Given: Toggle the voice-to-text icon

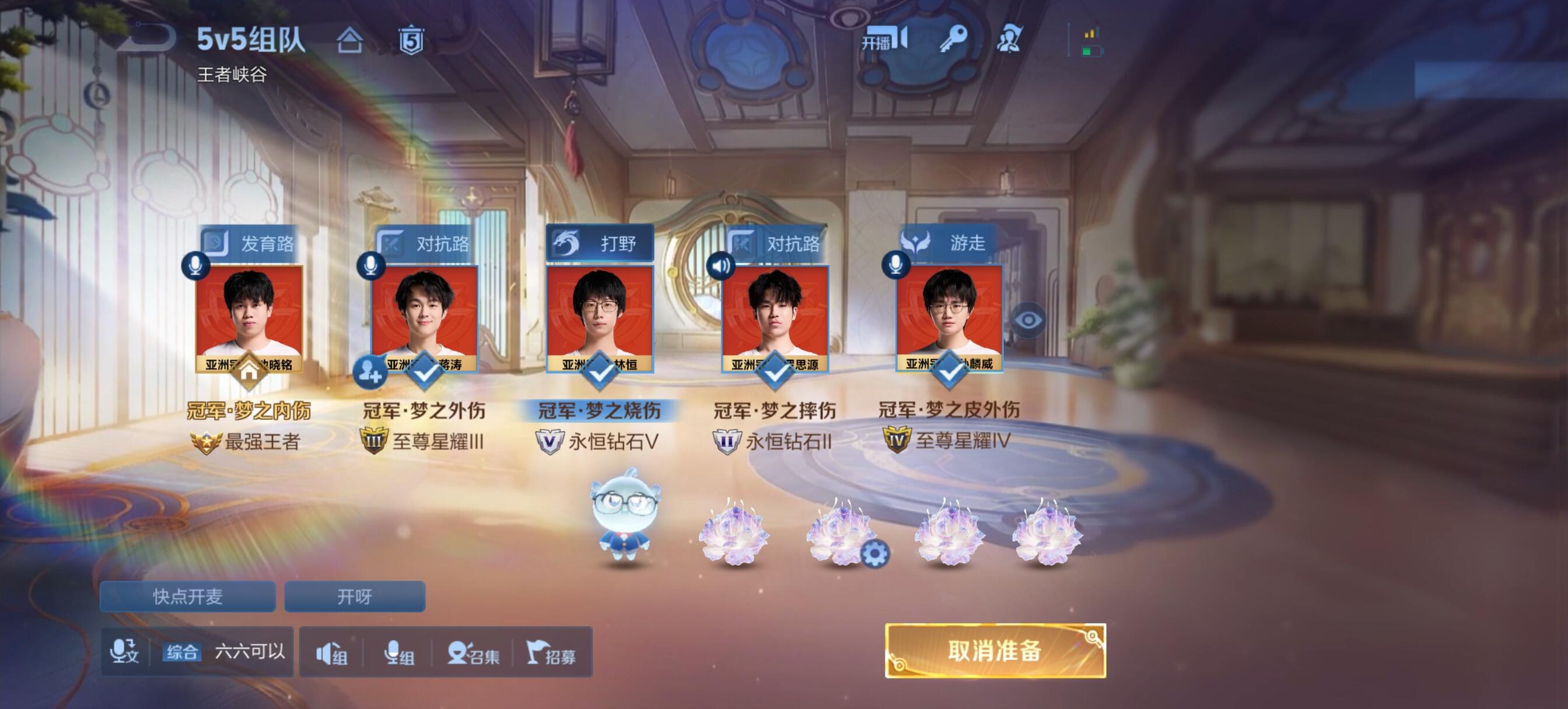Looking at the screenshot, I should [x=124, y=652].
